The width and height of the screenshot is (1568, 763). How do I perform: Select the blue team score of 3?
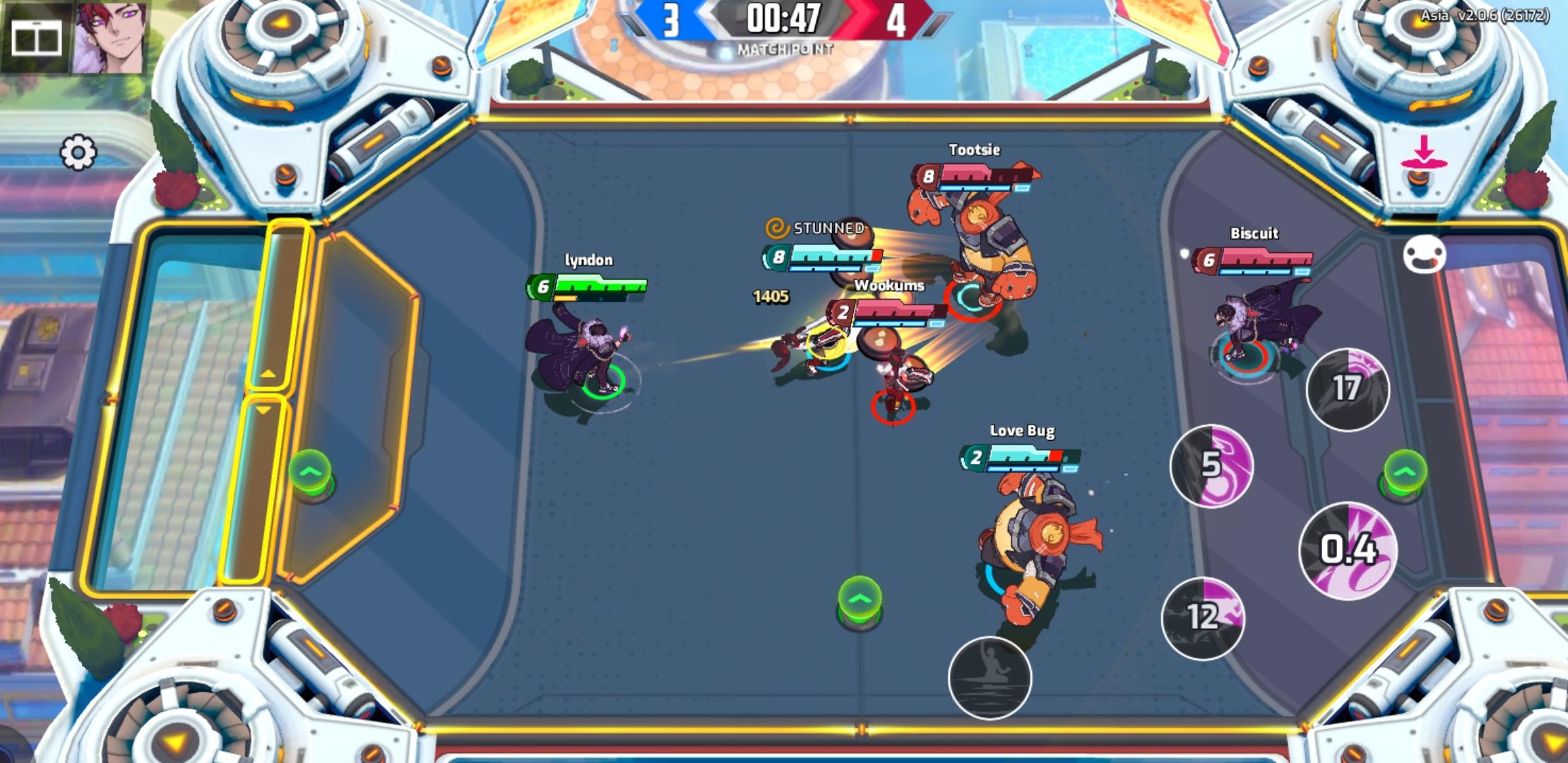coord(671,20)
